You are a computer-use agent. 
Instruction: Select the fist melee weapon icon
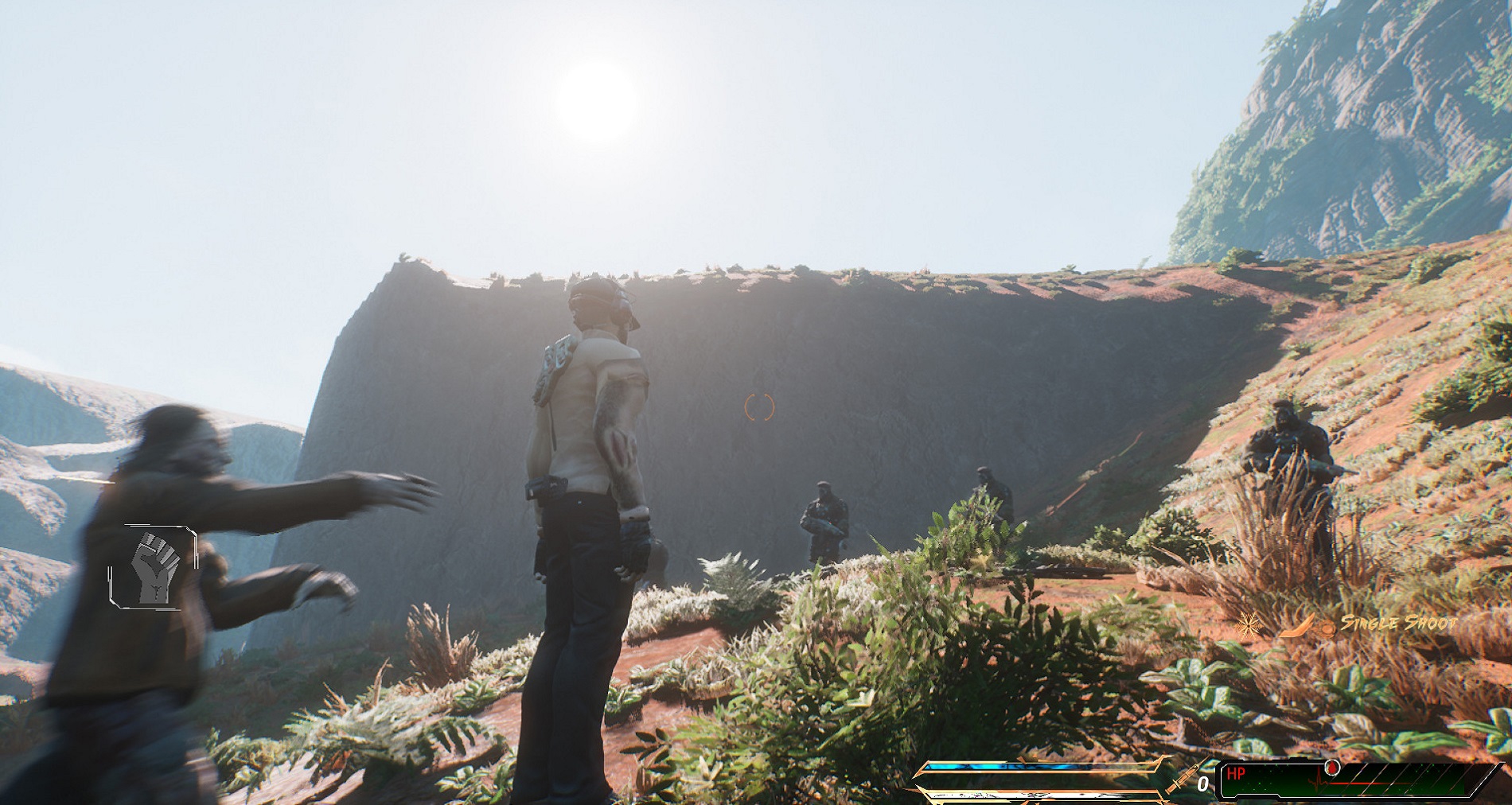(x=153, y=566)
